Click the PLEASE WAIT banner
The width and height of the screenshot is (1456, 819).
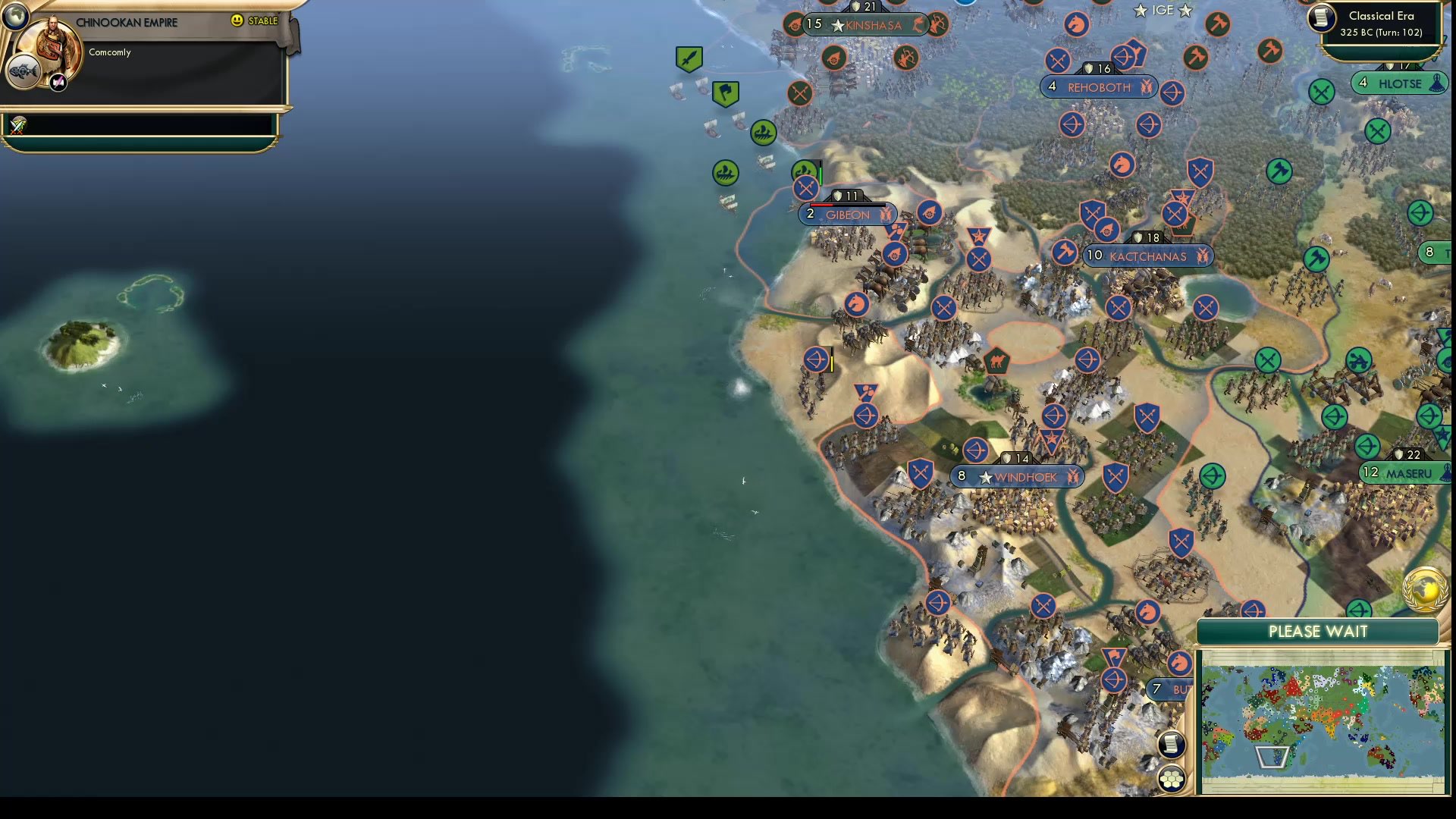[x=1319, y=631]
